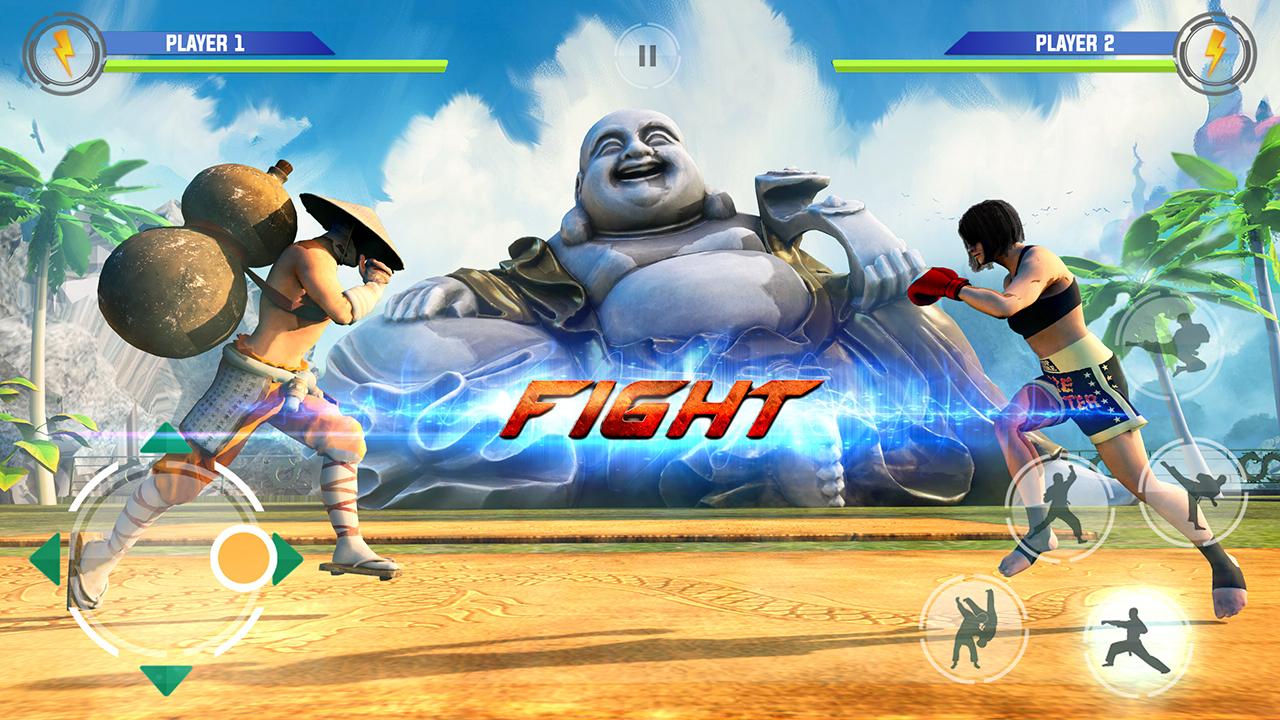1280x720 pixels.
Task: Pause the fight
Action: pyautogui.click(x=648, y=55)
